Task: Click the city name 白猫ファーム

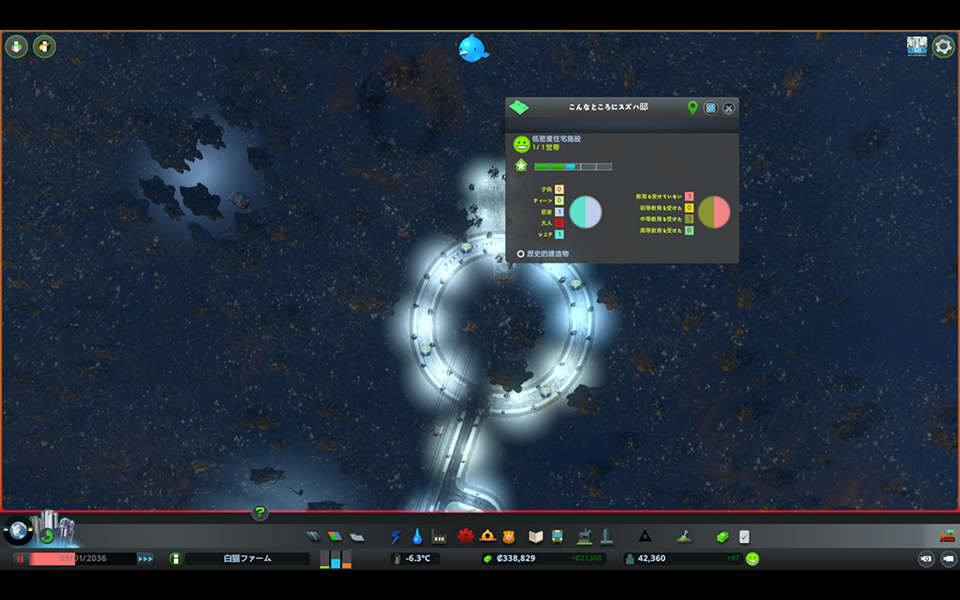Action: tap(247, 559)
